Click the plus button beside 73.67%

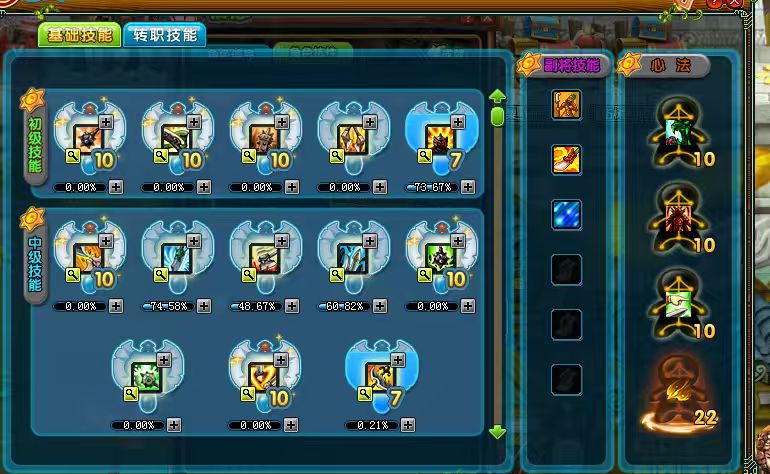(x=468, y=187)
